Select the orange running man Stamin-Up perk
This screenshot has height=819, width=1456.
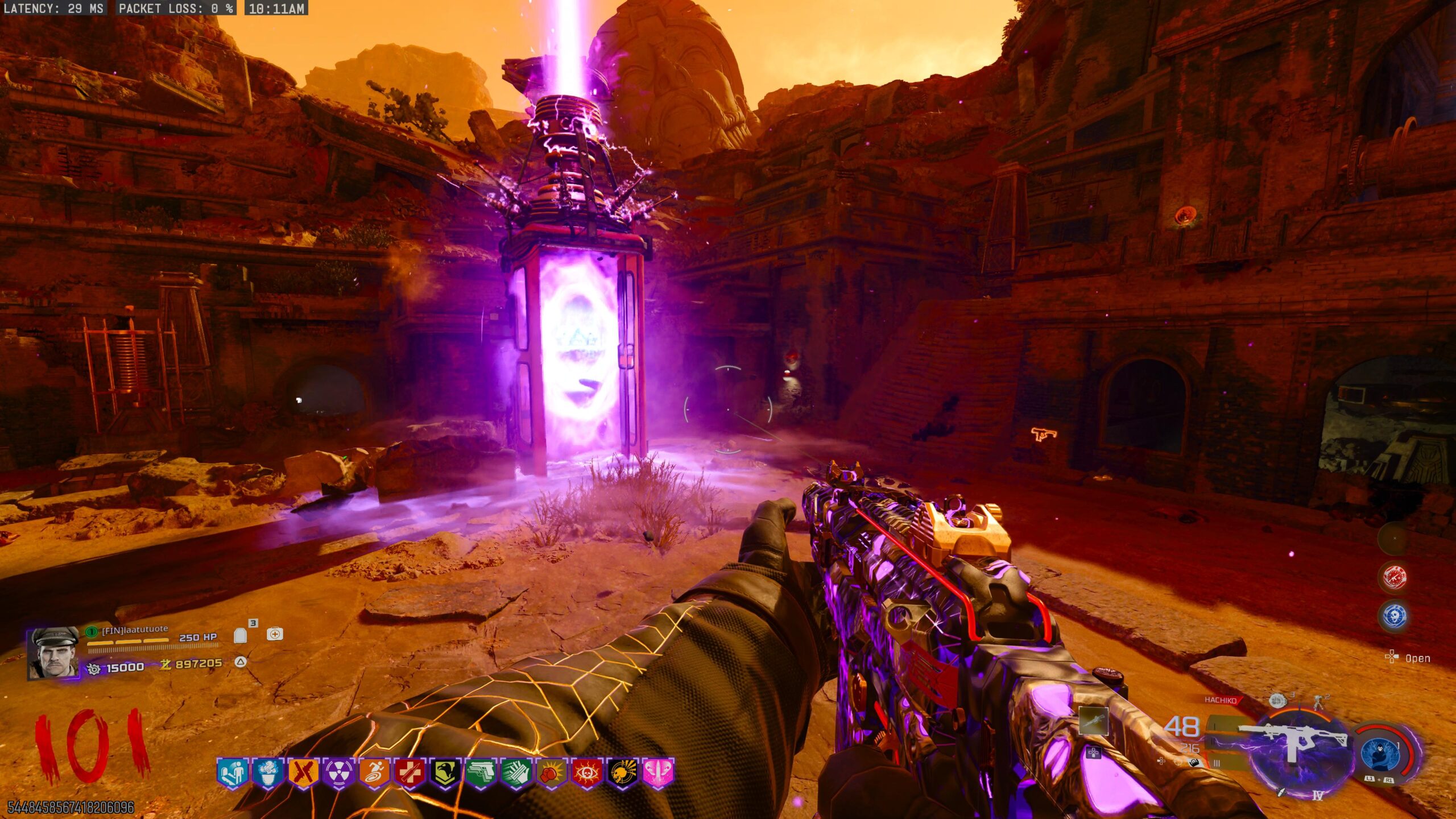click(x=374, y=773)
